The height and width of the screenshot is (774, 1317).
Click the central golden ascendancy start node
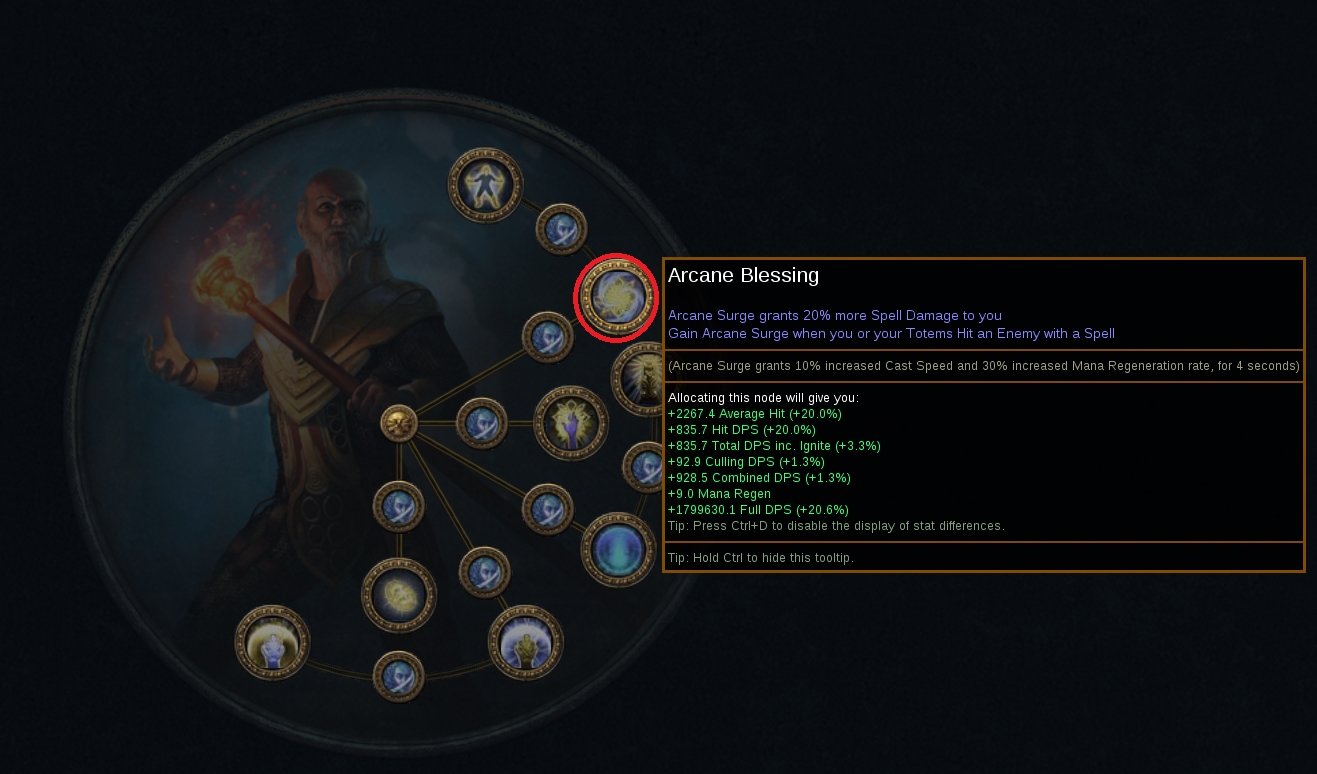pos(399,423)
